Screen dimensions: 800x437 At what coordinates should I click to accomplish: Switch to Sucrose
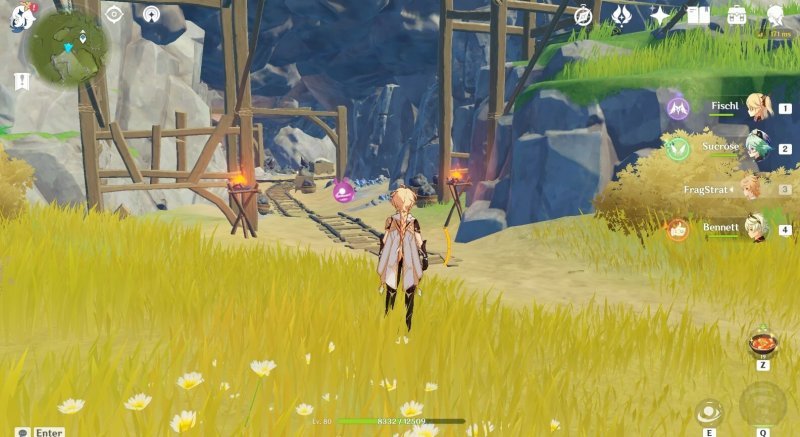(758, 148)
